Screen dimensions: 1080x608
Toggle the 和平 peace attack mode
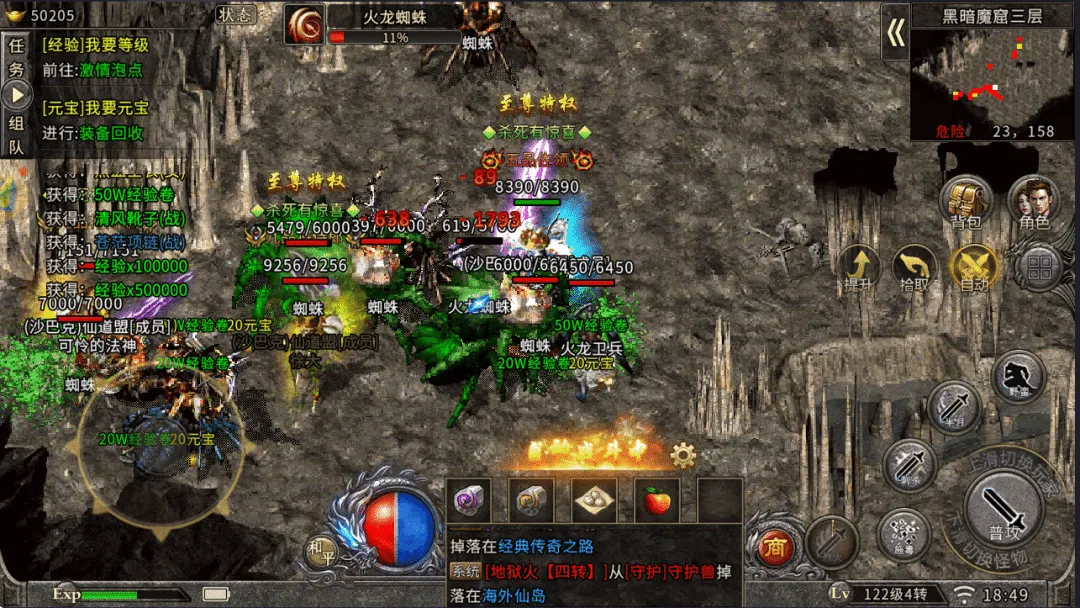(321, 550)
